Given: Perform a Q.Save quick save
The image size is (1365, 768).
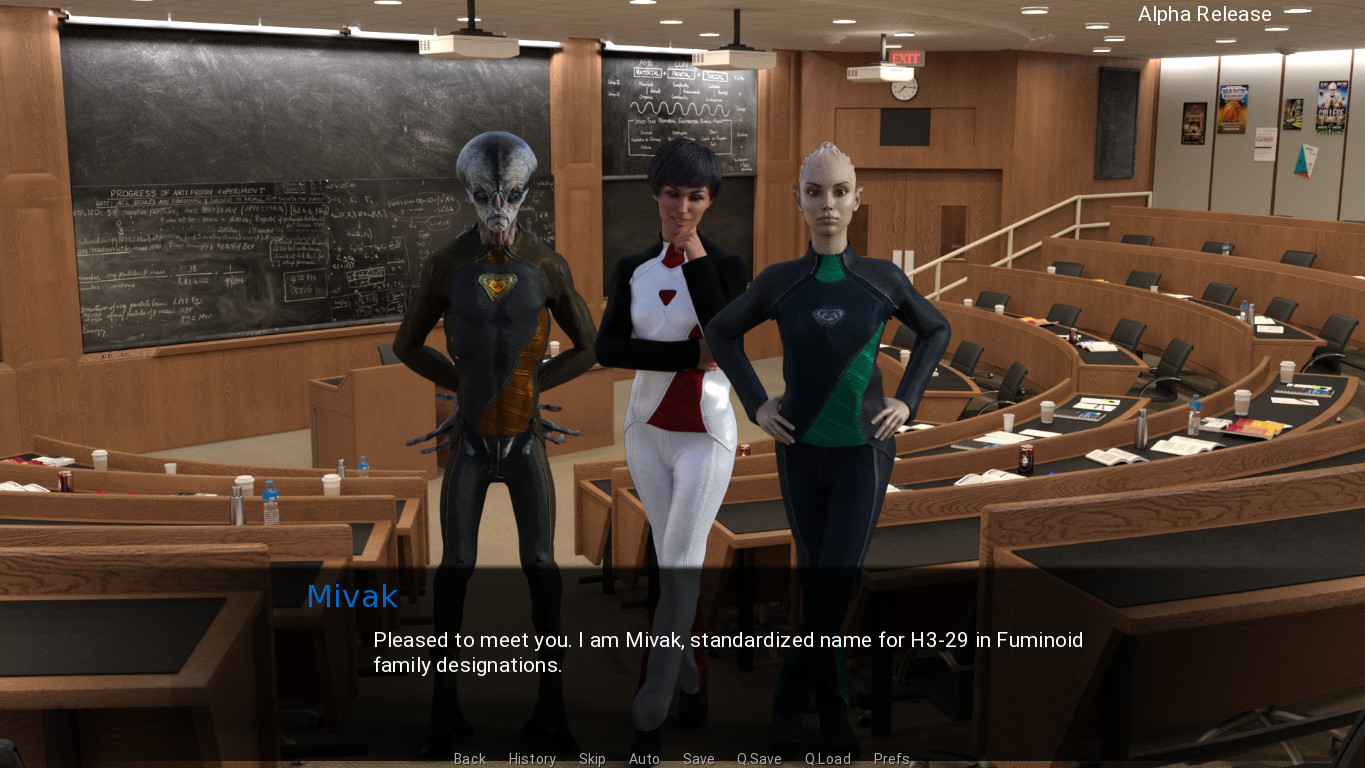Looking at the screenshot, I should tap(758, 759).
